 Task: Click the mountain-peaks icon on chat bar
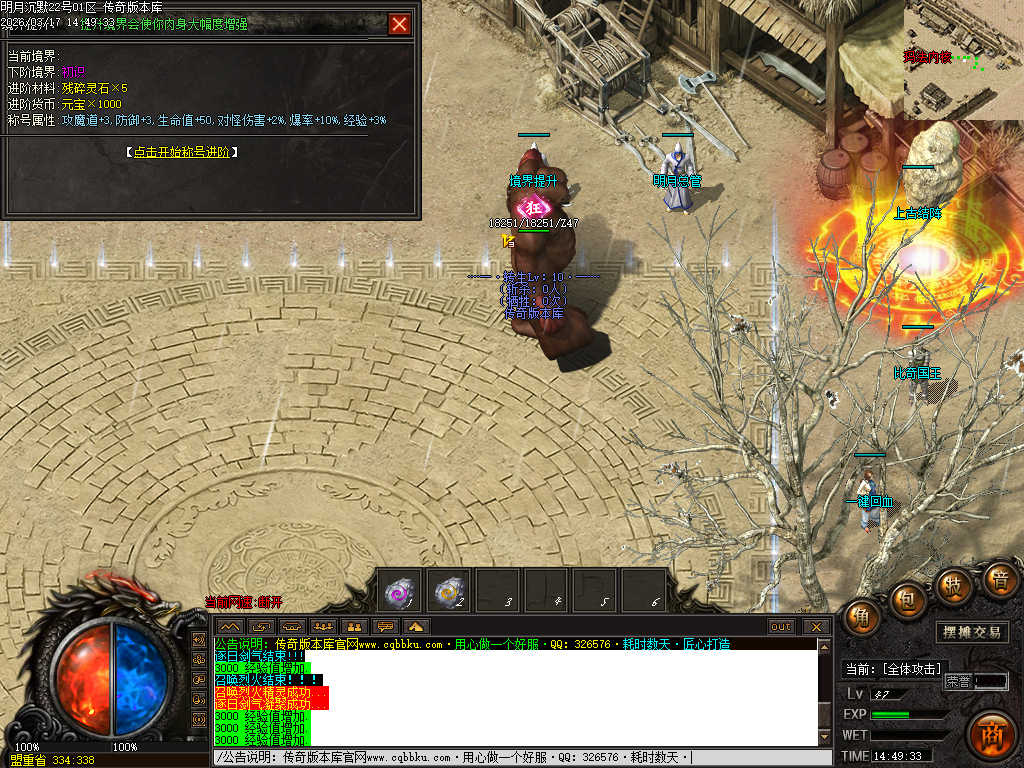[x=229, y=627]
